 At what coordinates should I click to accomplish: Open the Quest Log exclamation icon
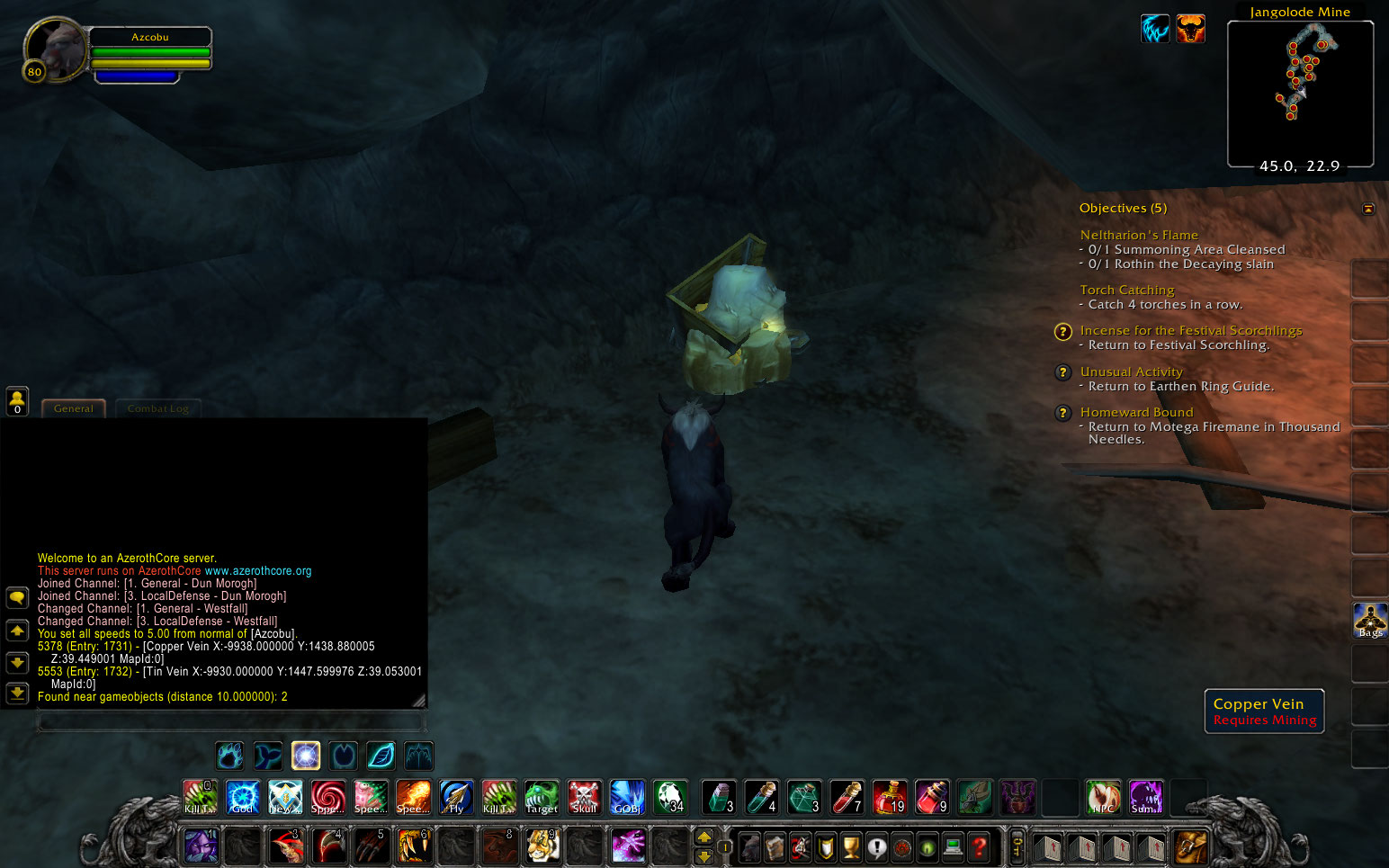coord(877,847)
